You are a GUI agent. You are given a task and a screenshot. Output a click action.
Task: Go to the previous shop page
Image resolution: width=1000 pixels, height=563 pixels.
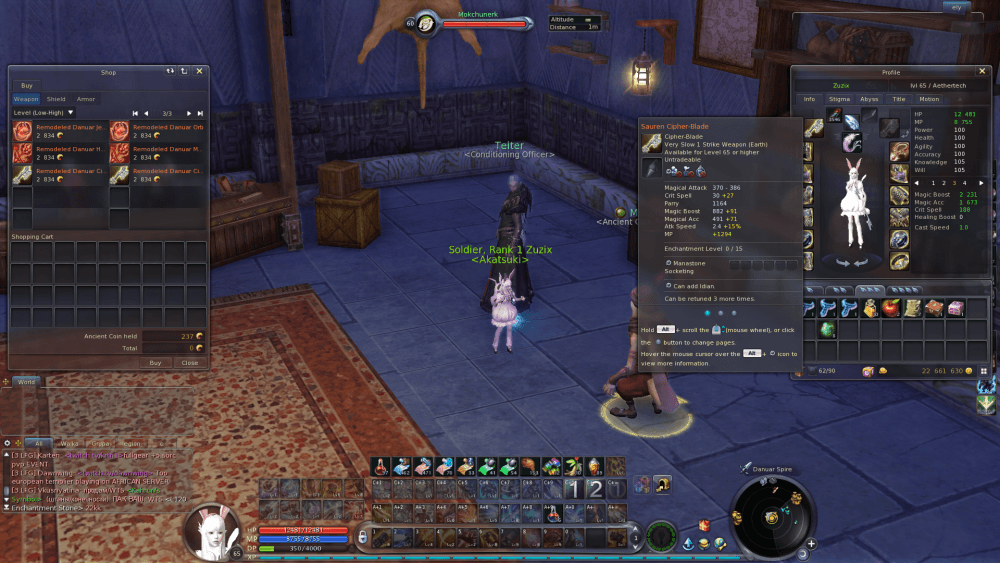tap(146, 113)
